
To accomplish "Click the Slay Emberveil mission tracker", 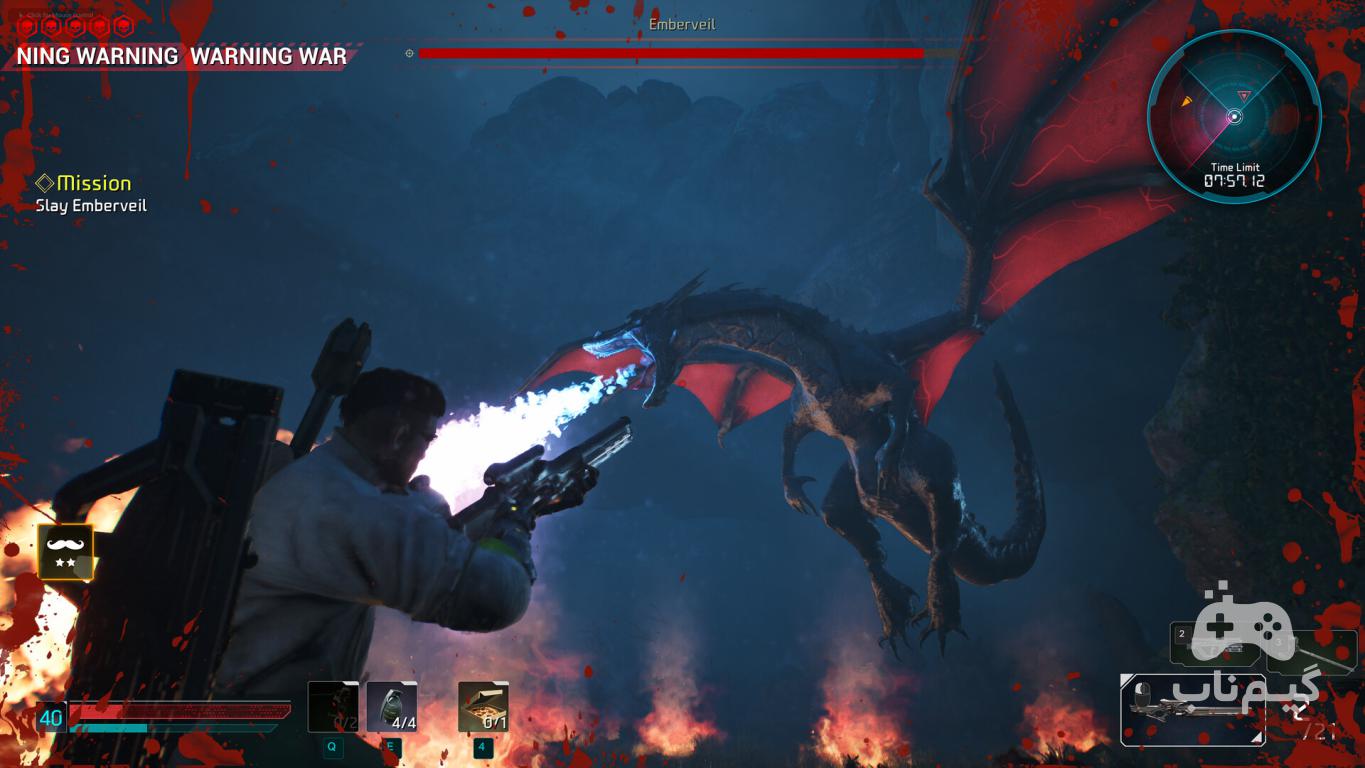I will 91,205.
